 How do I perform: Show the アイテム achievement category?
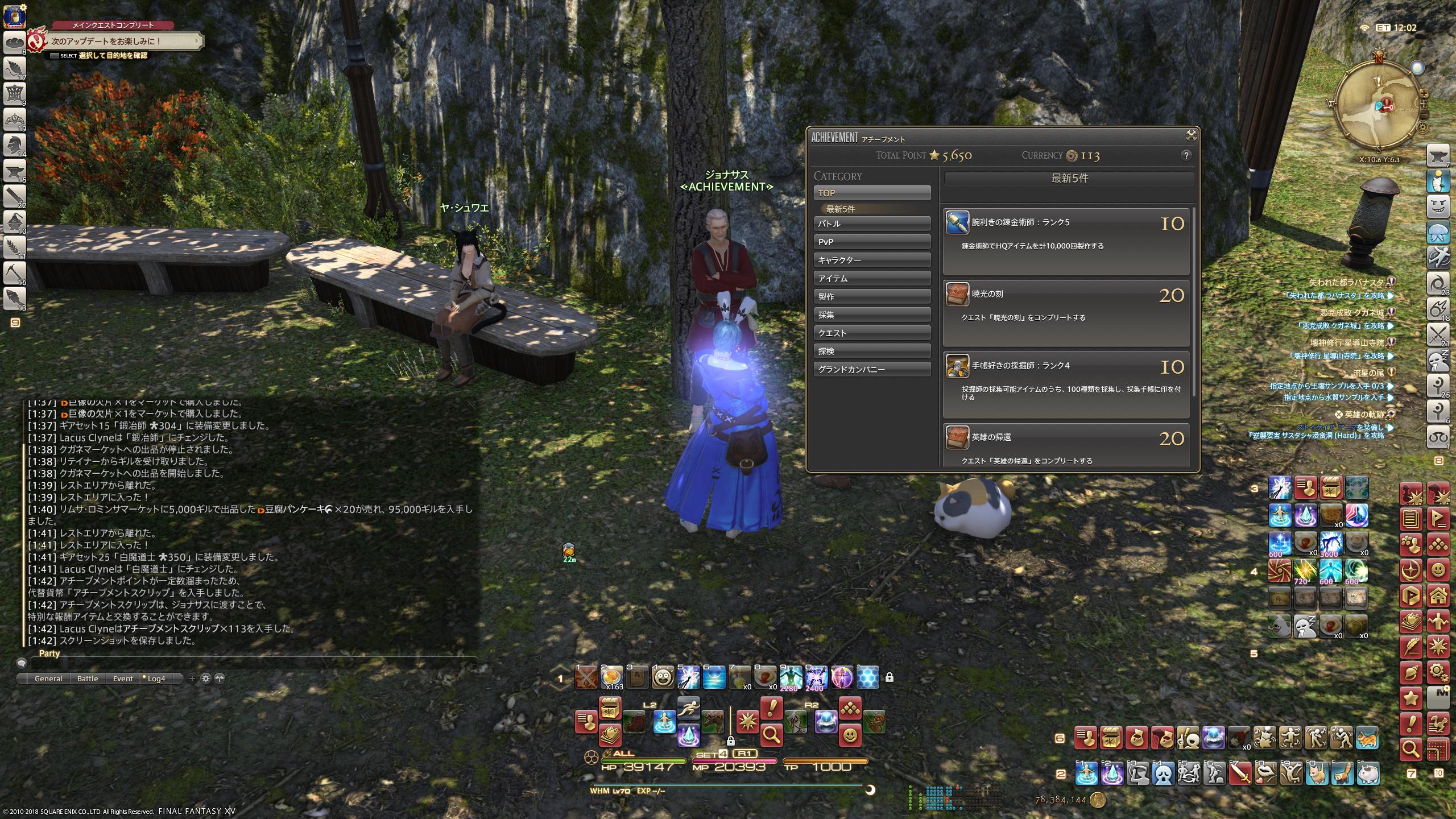click(872, 278)
